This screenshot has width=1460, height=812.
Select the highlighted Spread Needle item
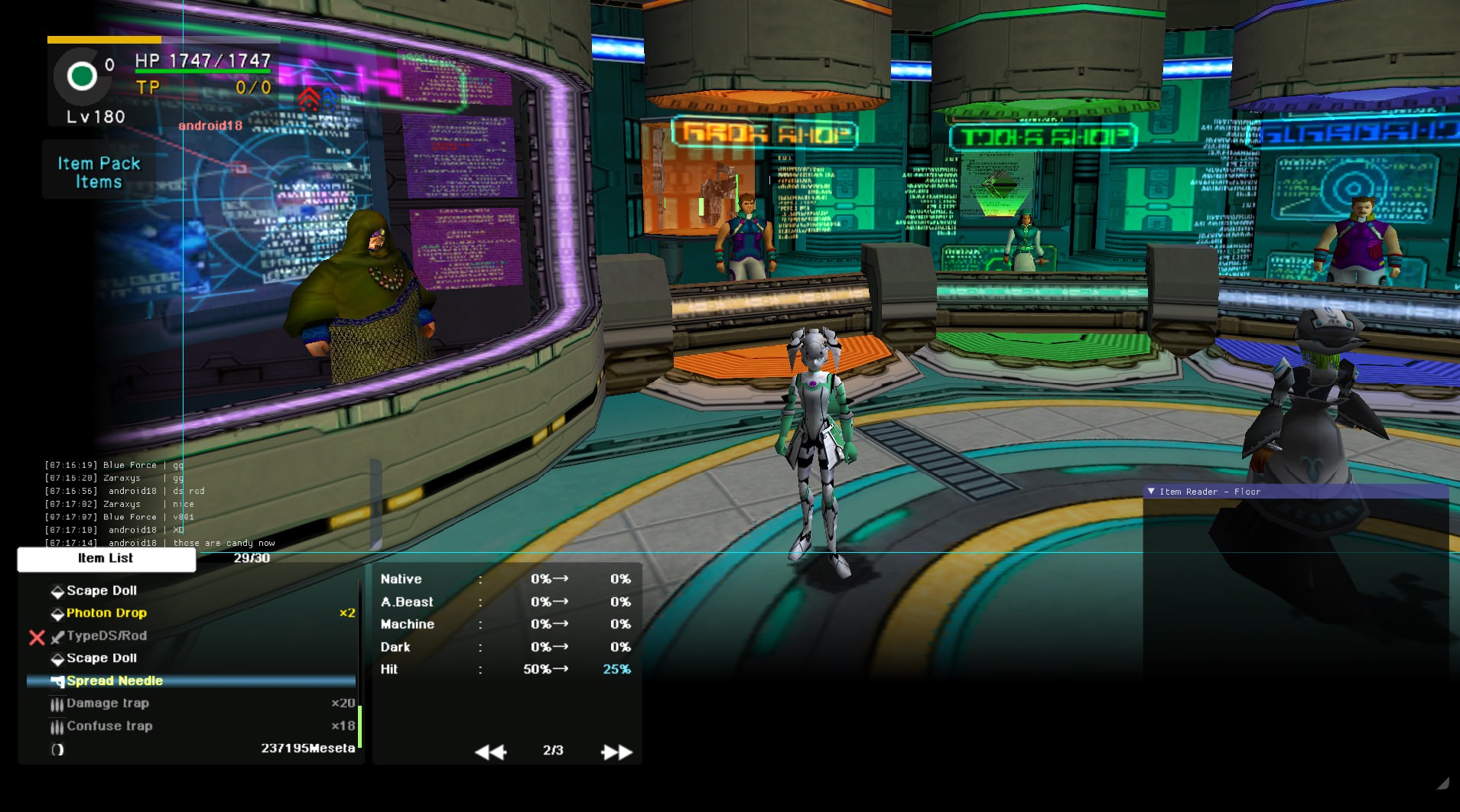(115, 681)
